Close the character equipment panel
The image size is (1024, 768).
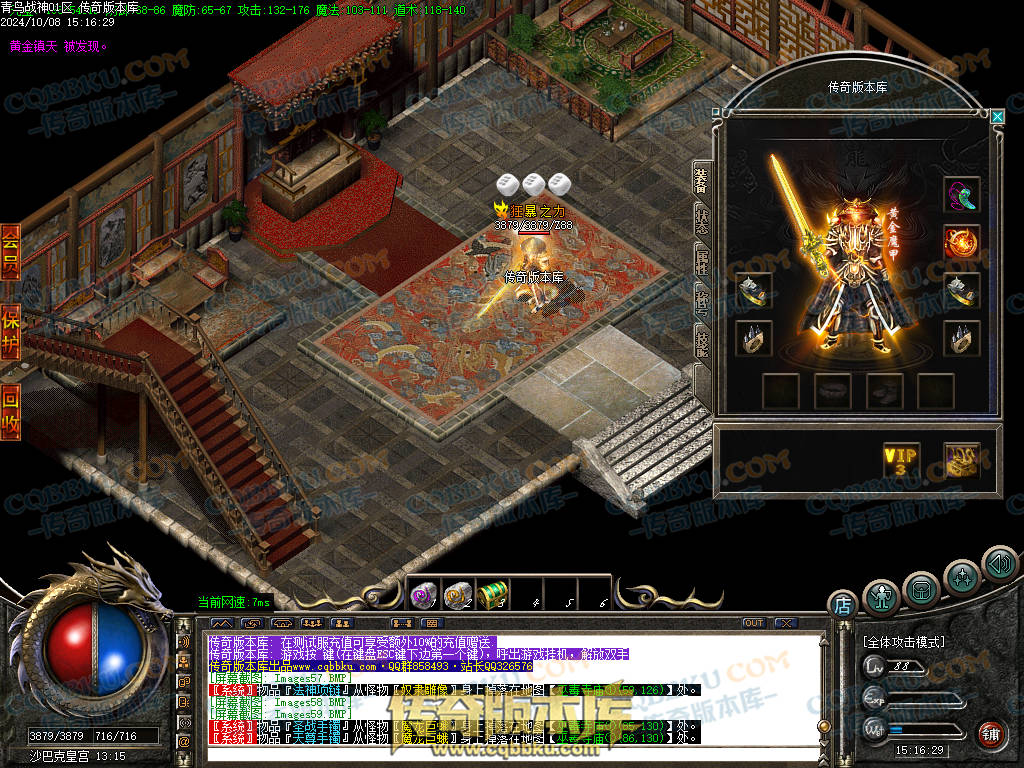tap(997, 116)
